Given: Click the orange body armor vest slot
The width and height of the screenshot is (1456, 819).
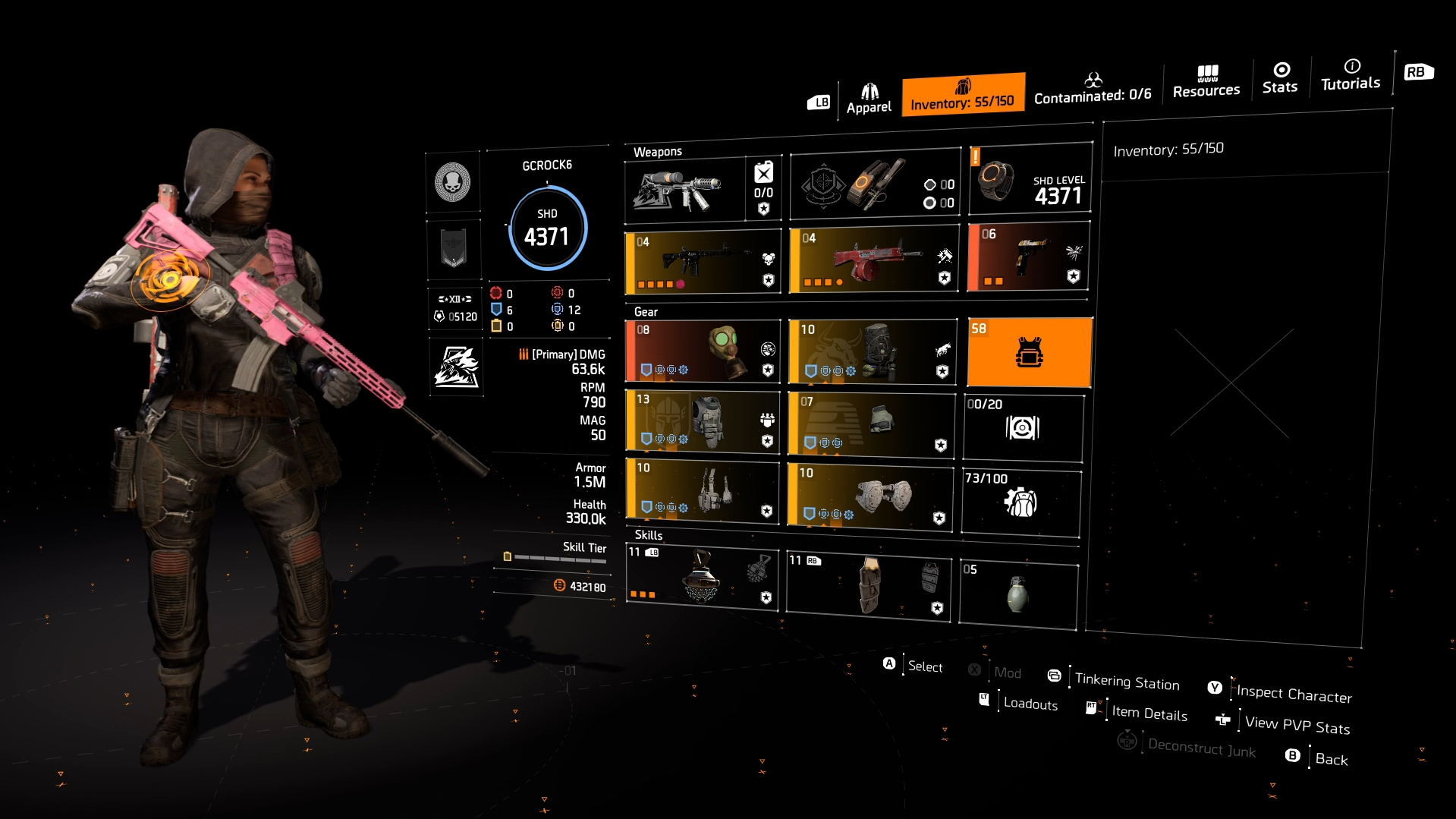Looking at the screenshot, I should coord(1029,351).
